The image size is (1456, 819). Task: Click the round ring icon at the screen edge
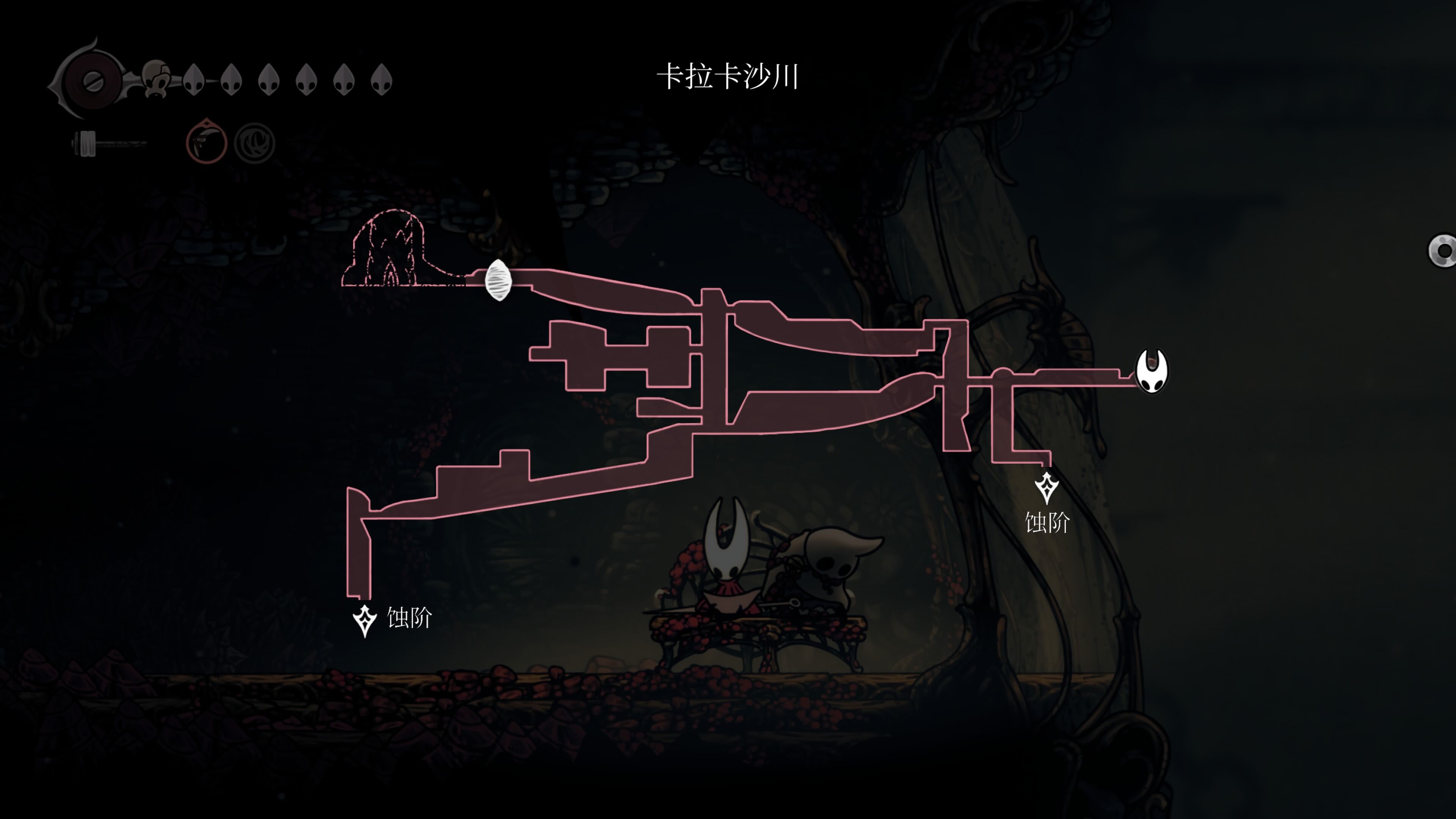pos(1443,250)
